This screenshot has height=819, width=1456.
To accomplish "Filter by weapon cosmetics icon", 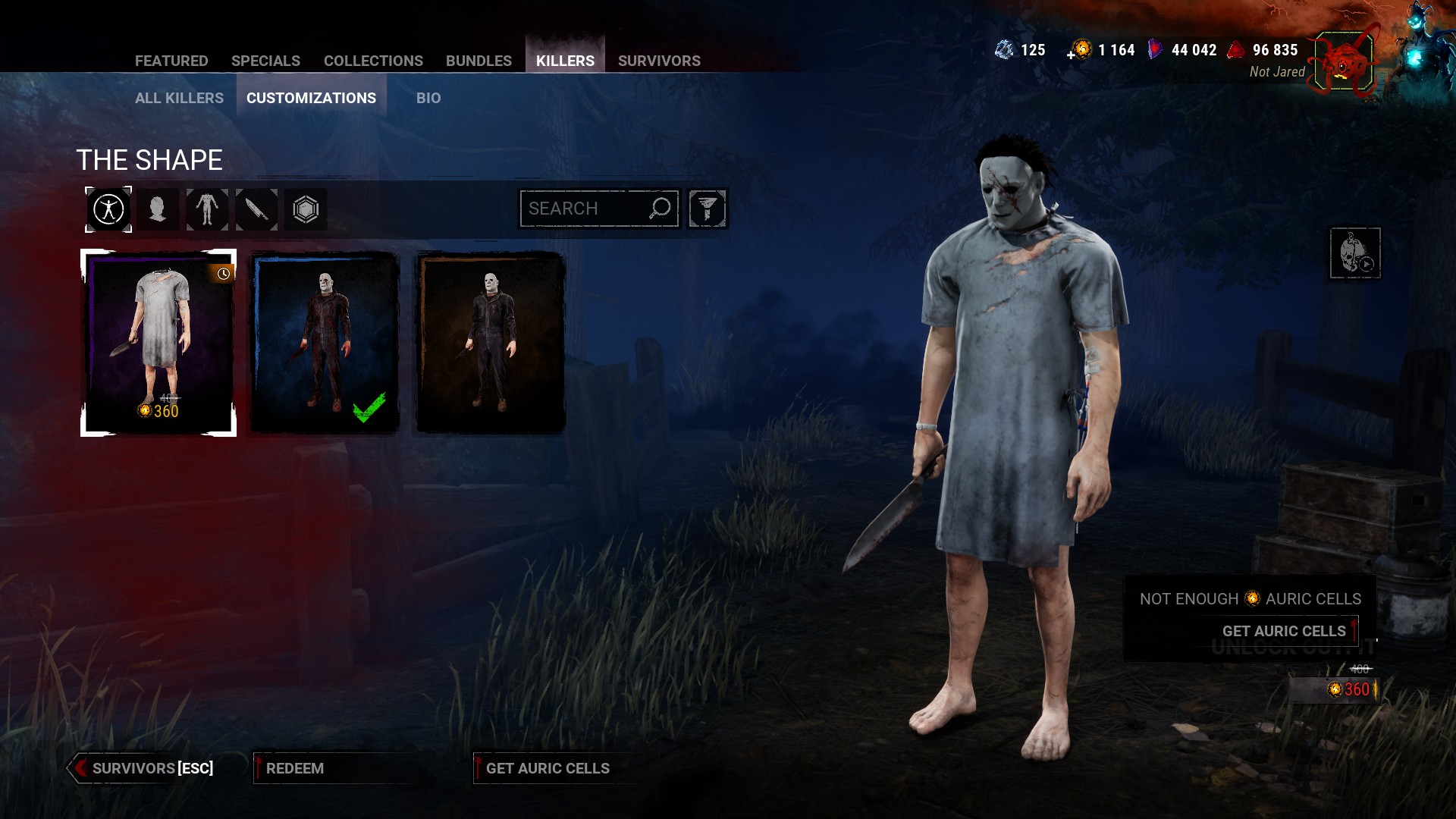I will [x=256, y=209].
